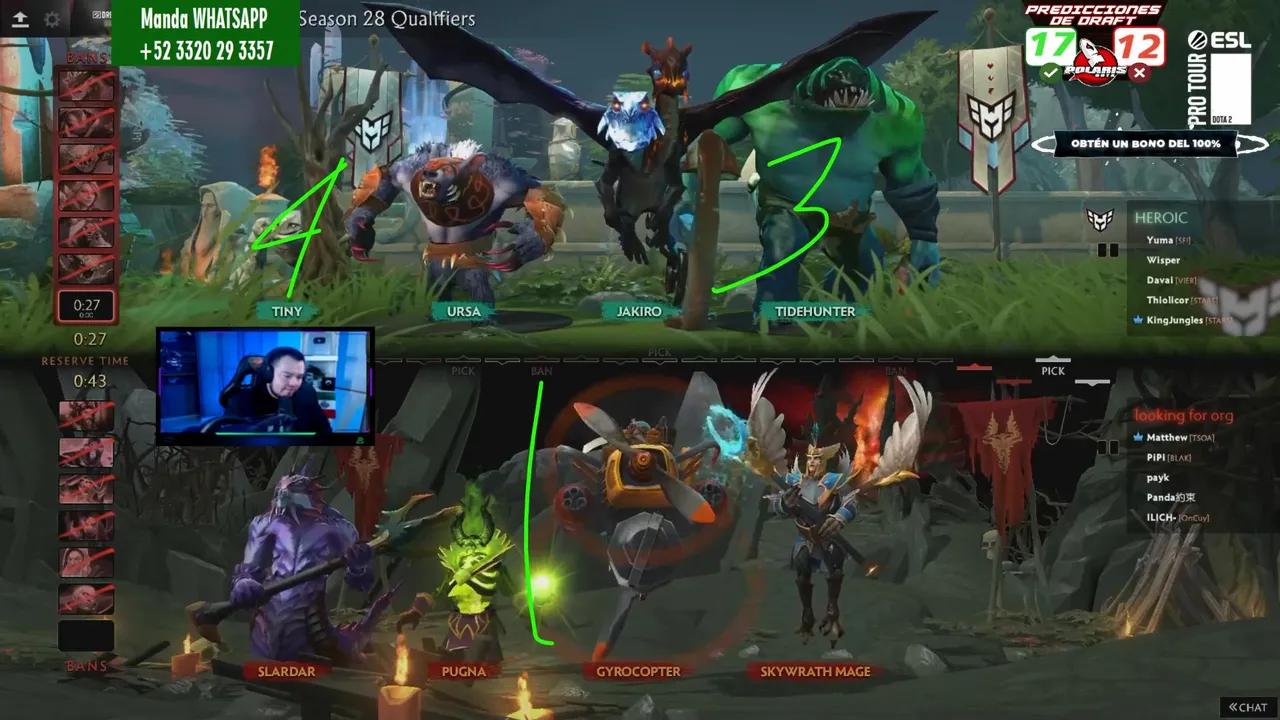This screenshot has height=720, width=1280.
Task: Click the 0:27 draft timer progress bar
Action: [87, 306]
